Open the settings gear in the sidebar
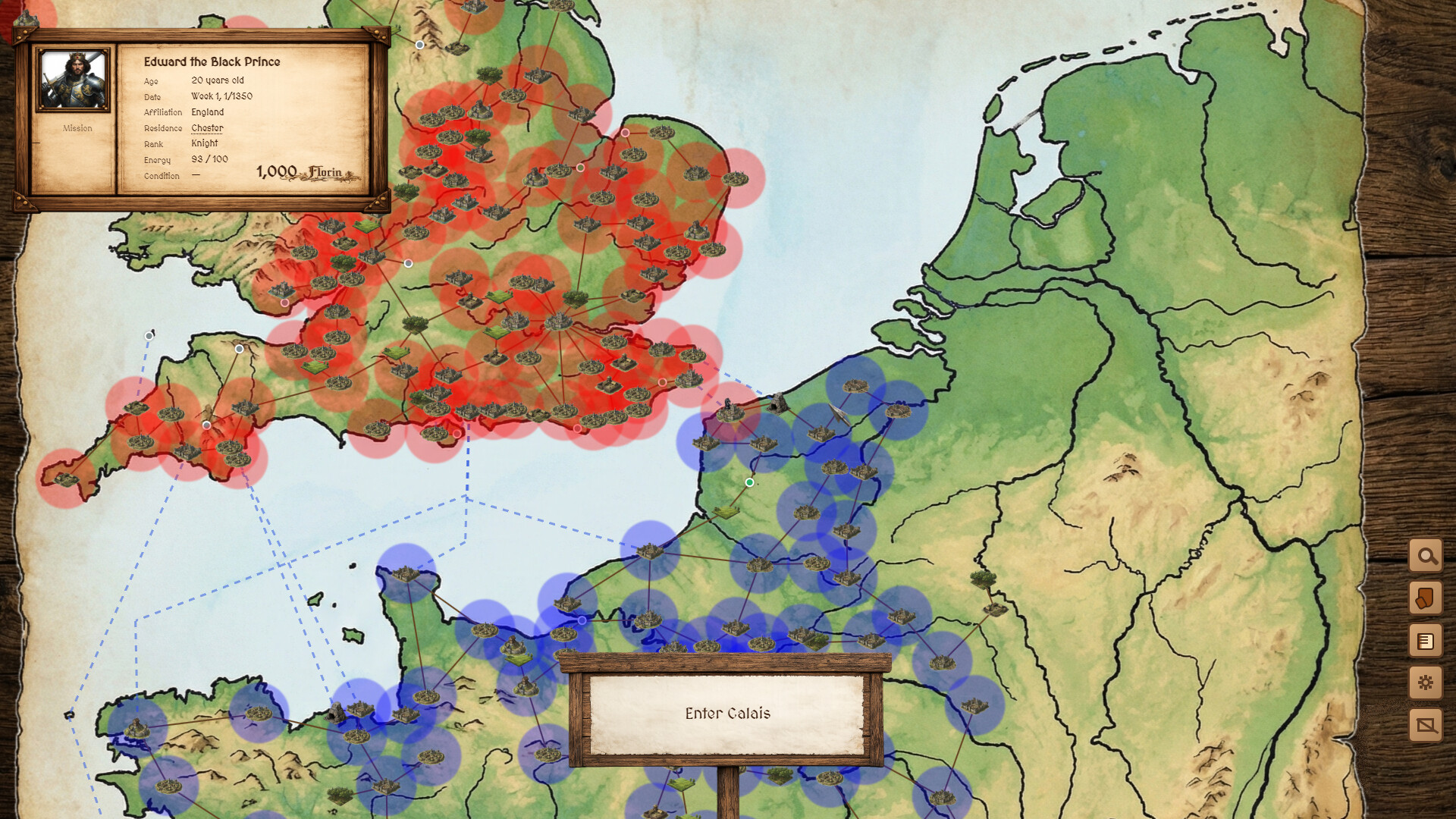Viewport: 1456px width, 819px height. pyautogui.click(x=1427, y=683)
